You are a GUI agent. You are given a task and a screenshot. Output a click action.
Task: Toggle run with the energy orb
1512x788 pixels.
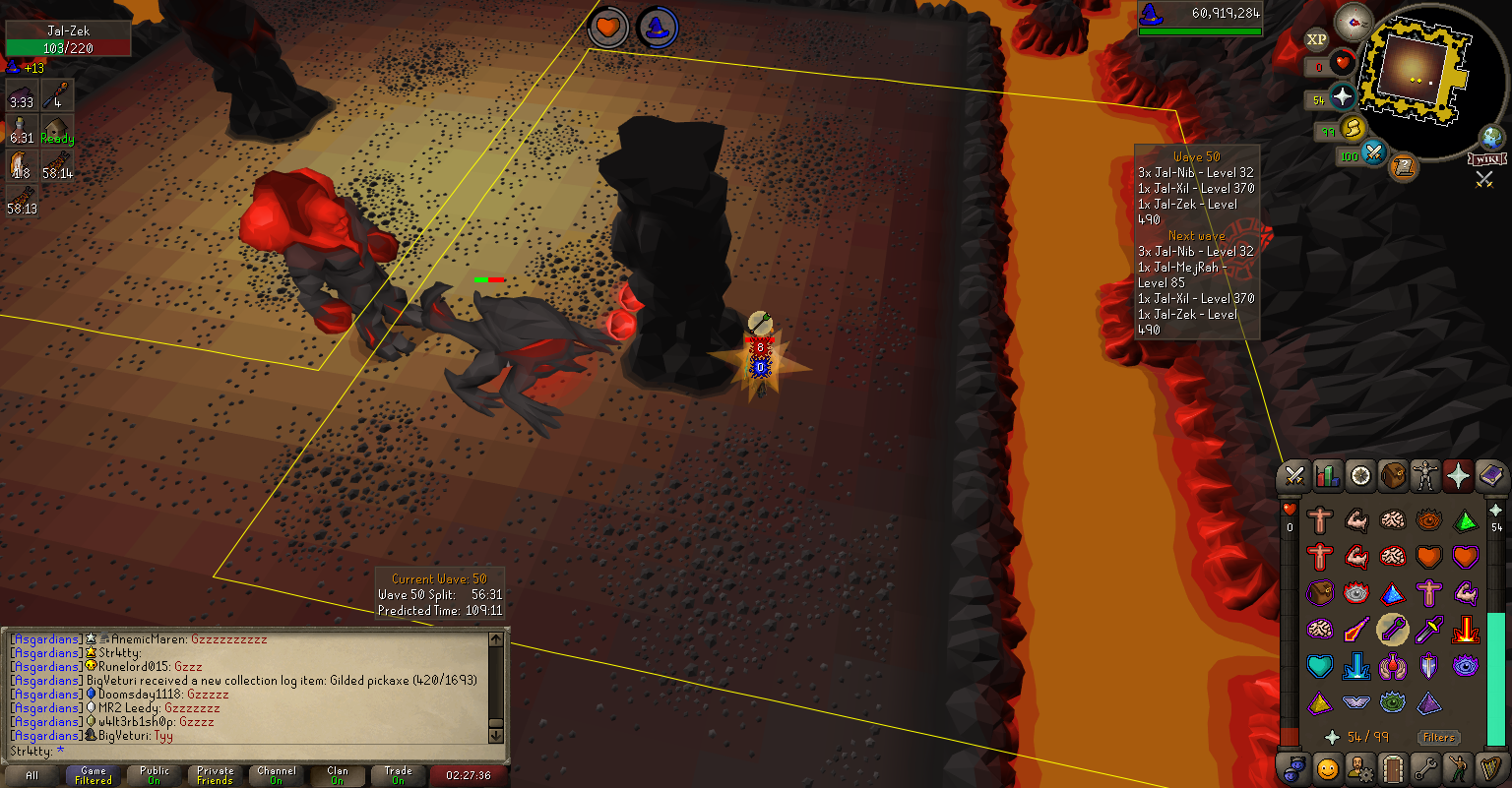tap(1353, 129)
